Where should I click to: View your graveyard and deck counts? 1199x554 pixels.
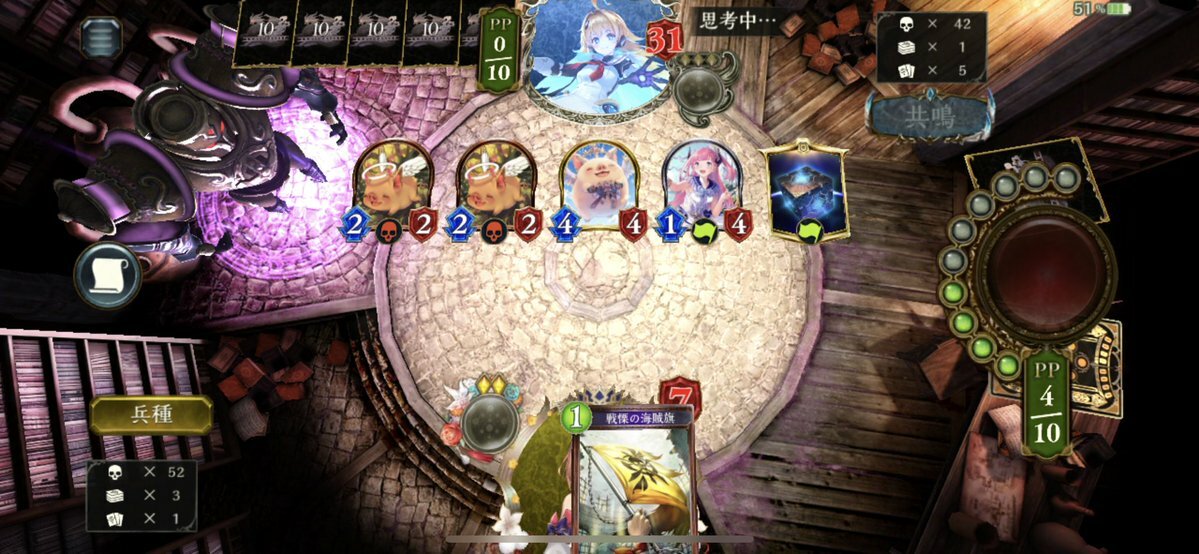tap(141, 495)
